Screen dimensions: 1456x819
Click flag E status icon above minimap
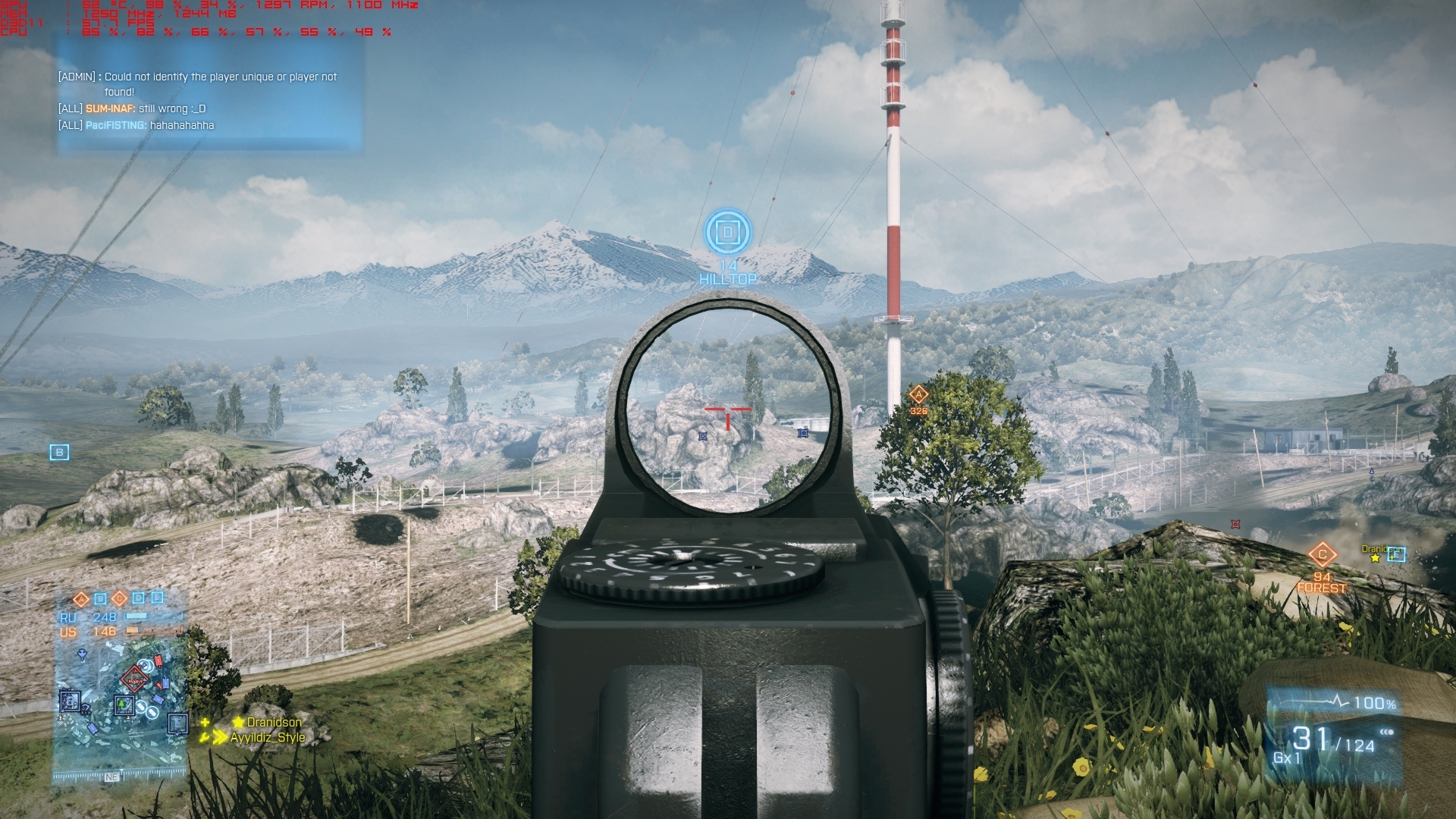157,598
